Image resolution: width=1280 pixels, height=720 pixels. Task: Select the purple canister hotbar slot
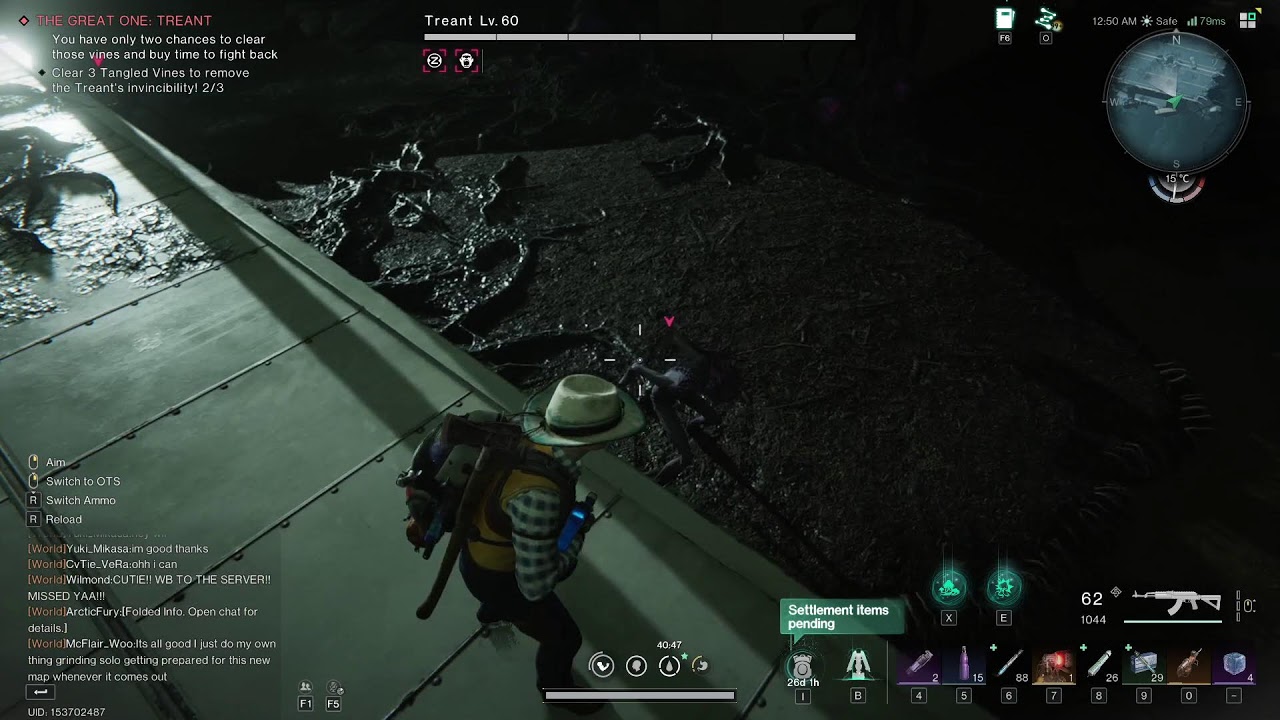[919, 665]
